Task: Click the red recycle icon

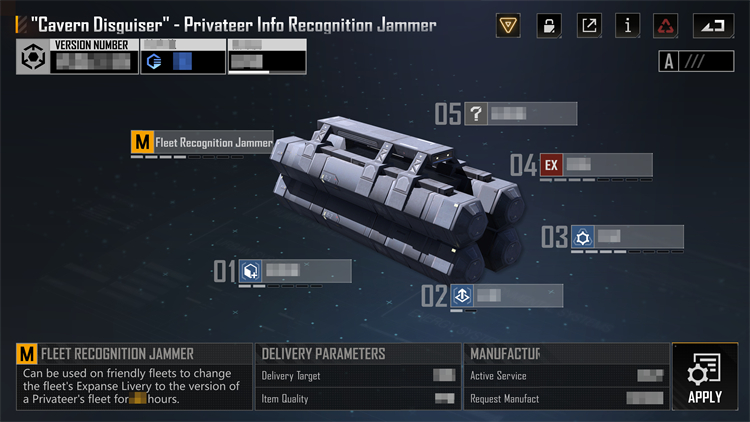Action: tap(666, 26)
